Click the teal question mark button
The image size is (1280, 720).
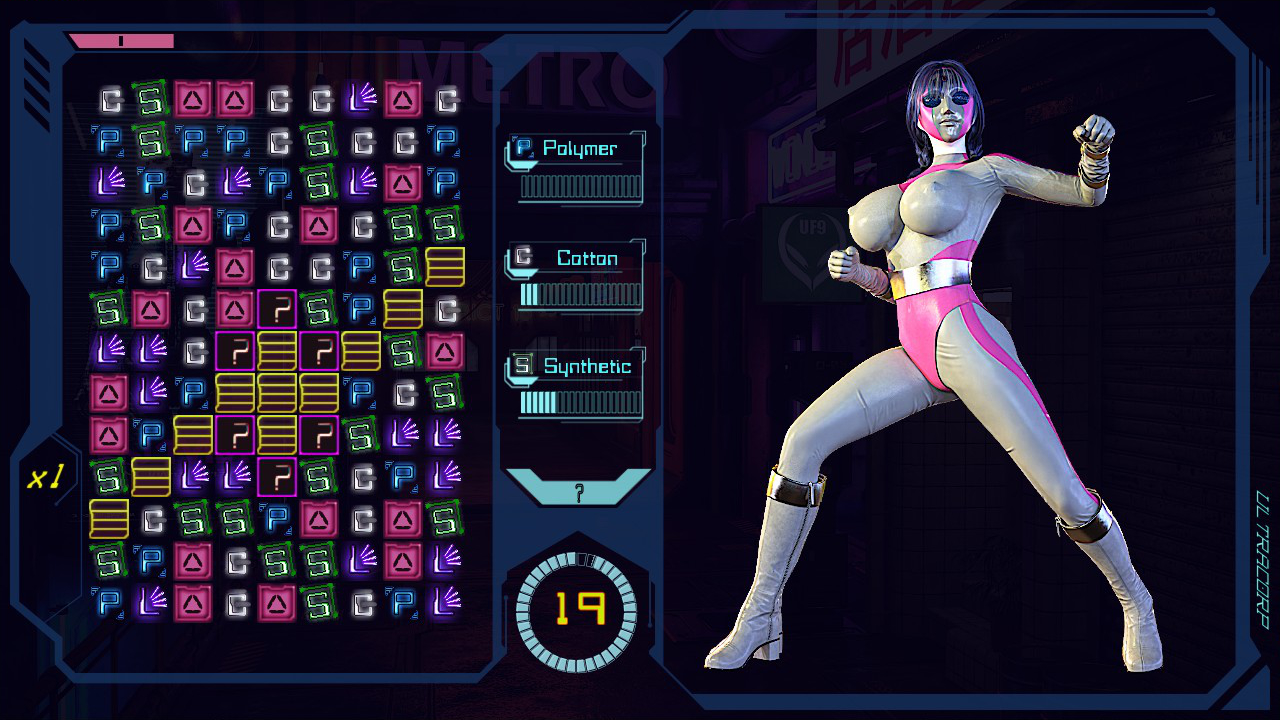pyautogui.click(x=578, y=489)
